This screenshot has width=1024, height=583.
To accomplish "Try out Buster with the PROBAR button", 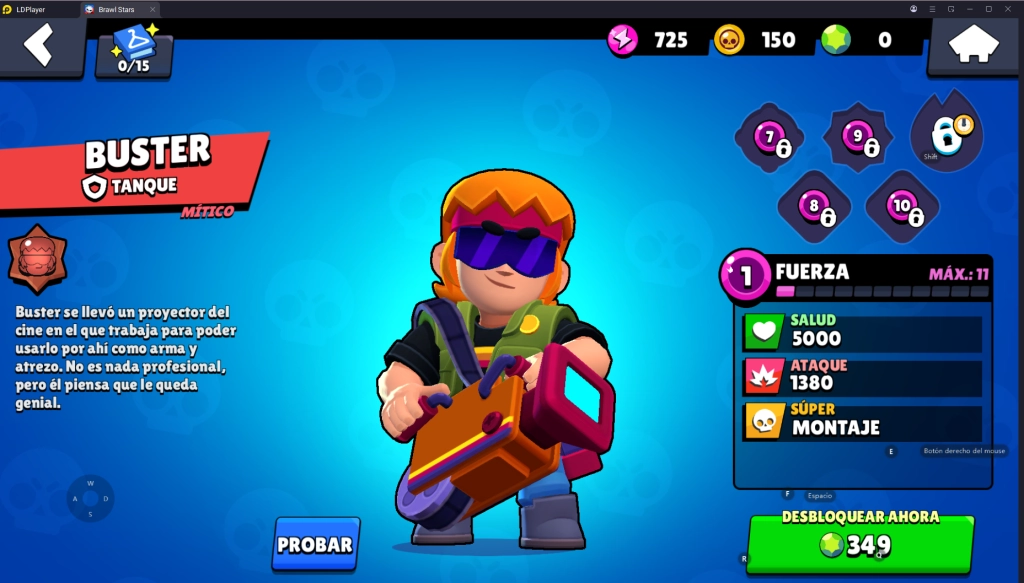I will (x=315, y=544).
